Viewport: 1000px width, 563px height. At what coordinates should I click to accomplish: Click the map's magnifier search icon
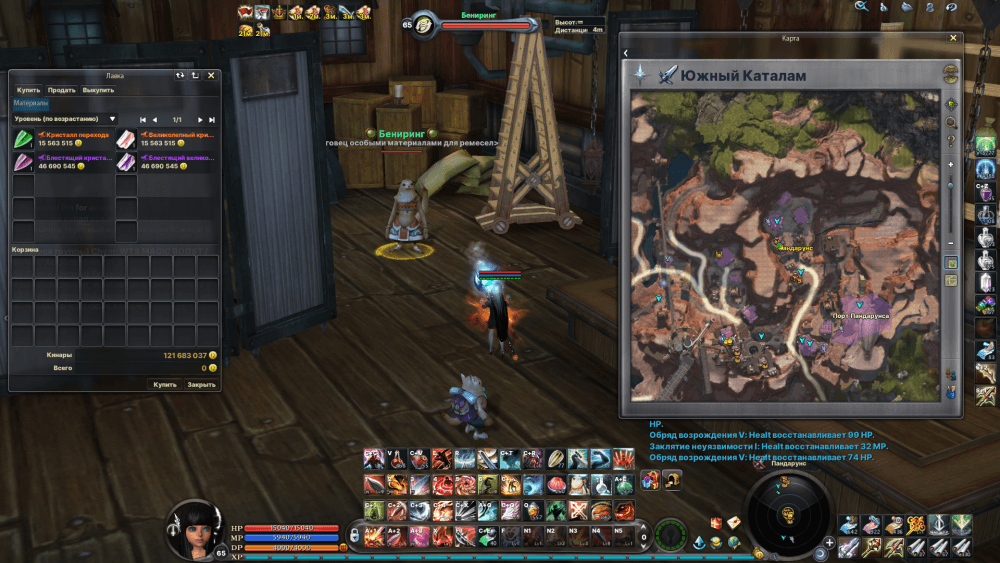pyautogui.click(x=951, y=122)
